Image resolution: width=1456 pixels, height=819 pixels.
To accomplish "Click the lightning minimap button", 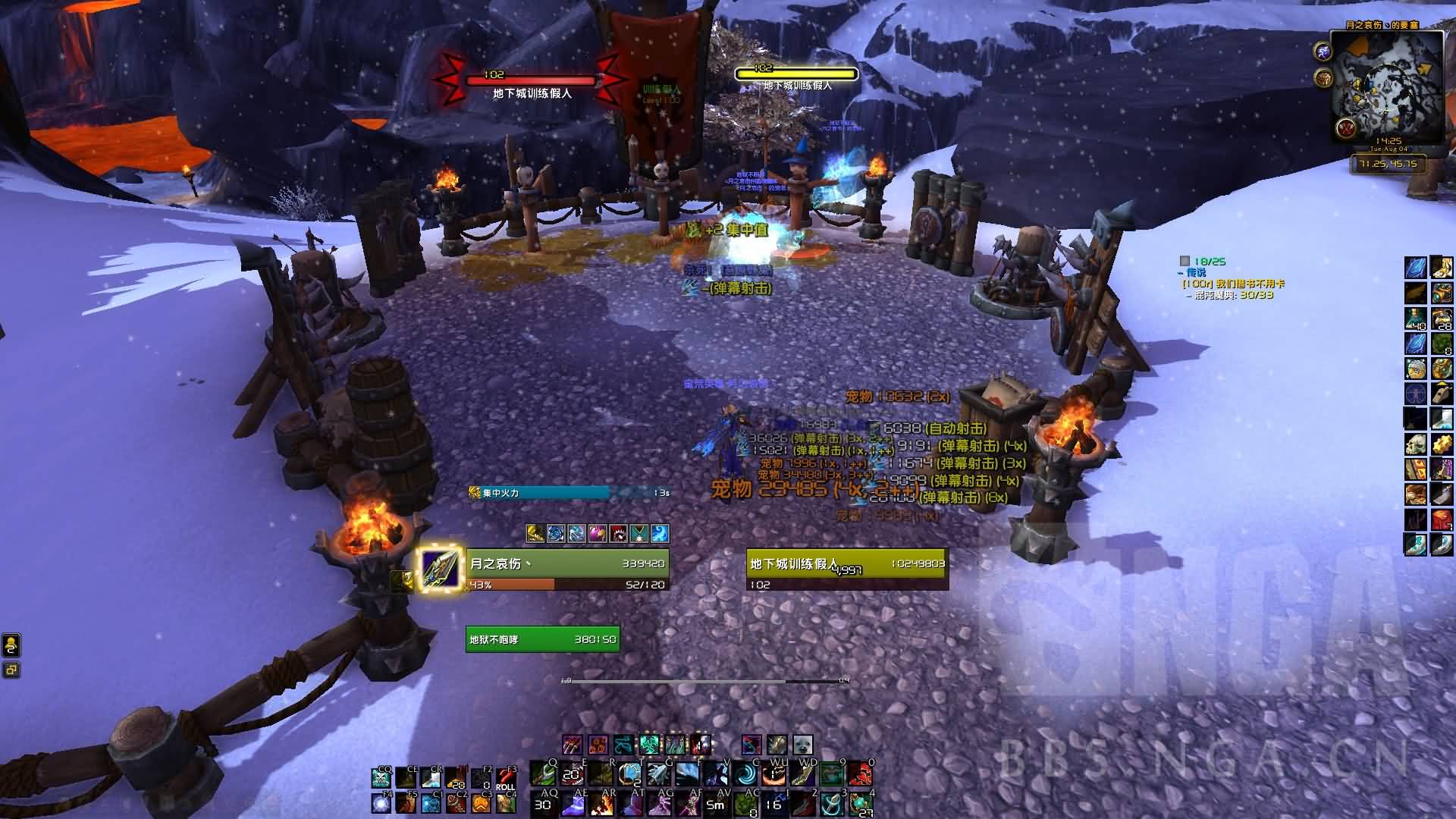I will pos(1323,51).
